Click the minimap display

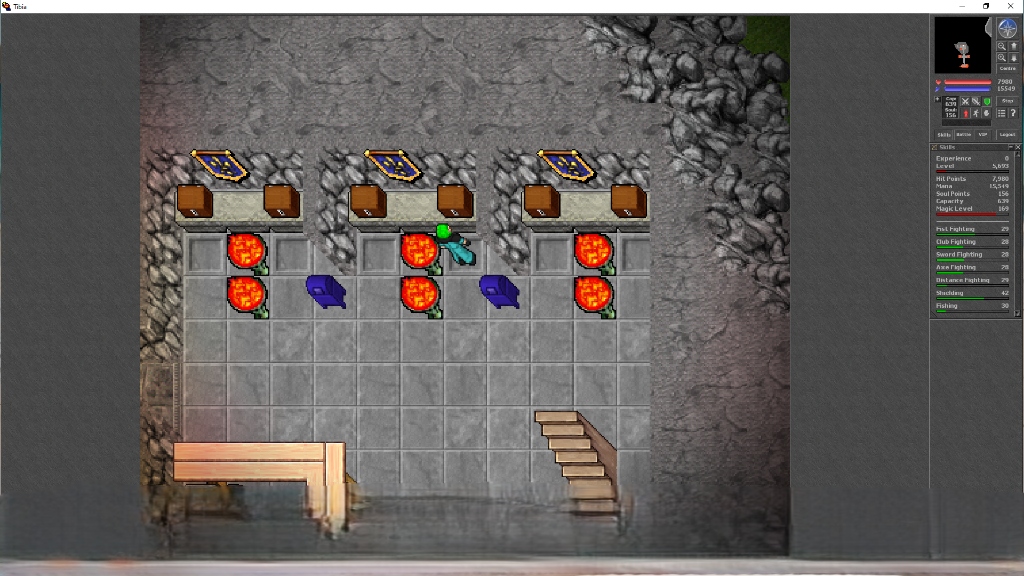[962, 45]
